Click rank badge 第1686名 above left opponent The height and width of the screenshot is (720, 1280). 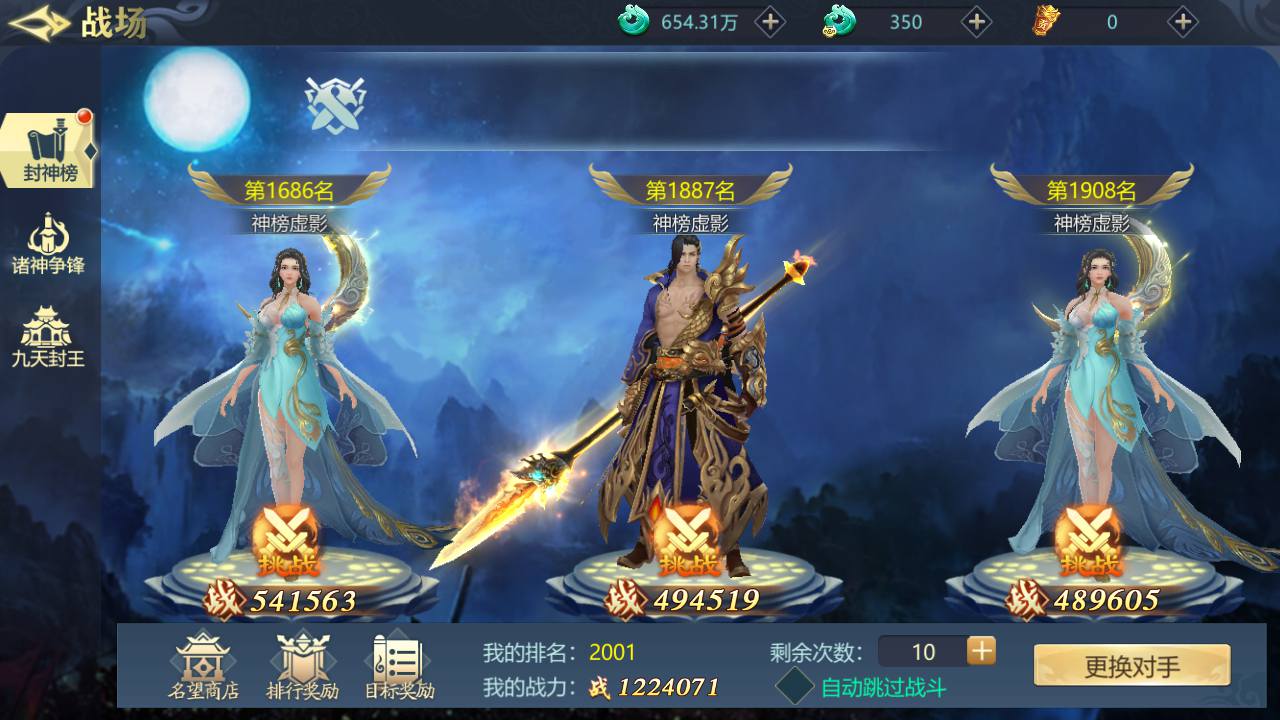click(x=288, y=190)
